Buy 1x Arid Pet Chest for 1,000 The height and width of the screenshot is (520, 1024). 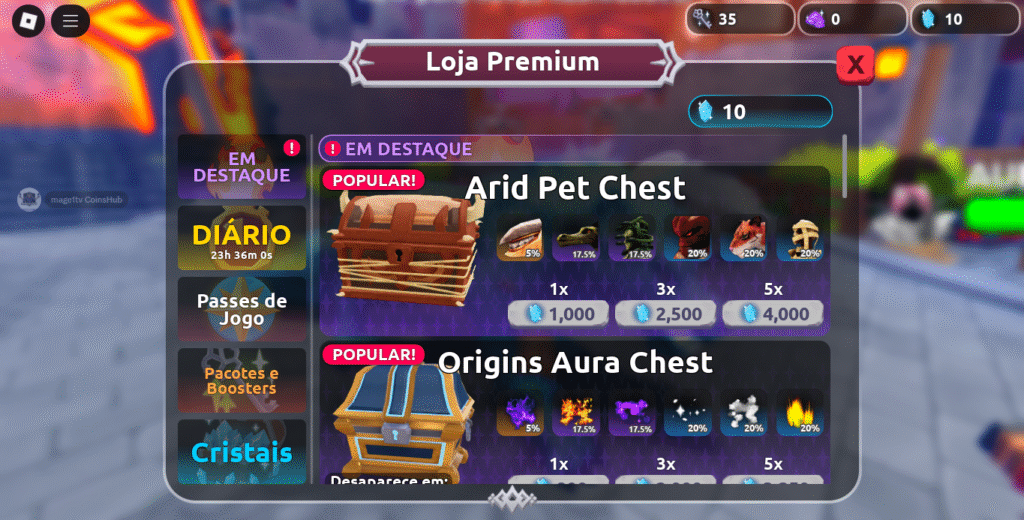click(559, 314)
